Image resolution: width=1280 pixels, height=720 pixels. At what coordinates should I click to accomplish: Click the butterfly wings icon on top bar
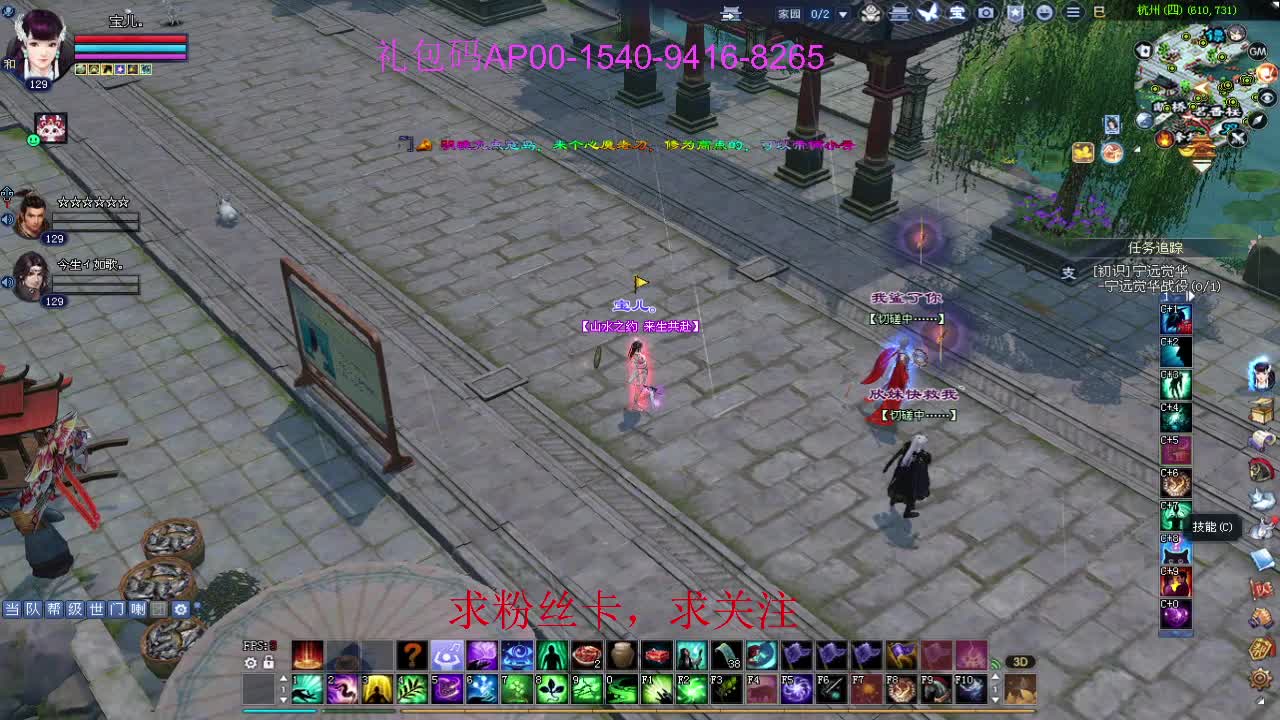coord(929,13)
